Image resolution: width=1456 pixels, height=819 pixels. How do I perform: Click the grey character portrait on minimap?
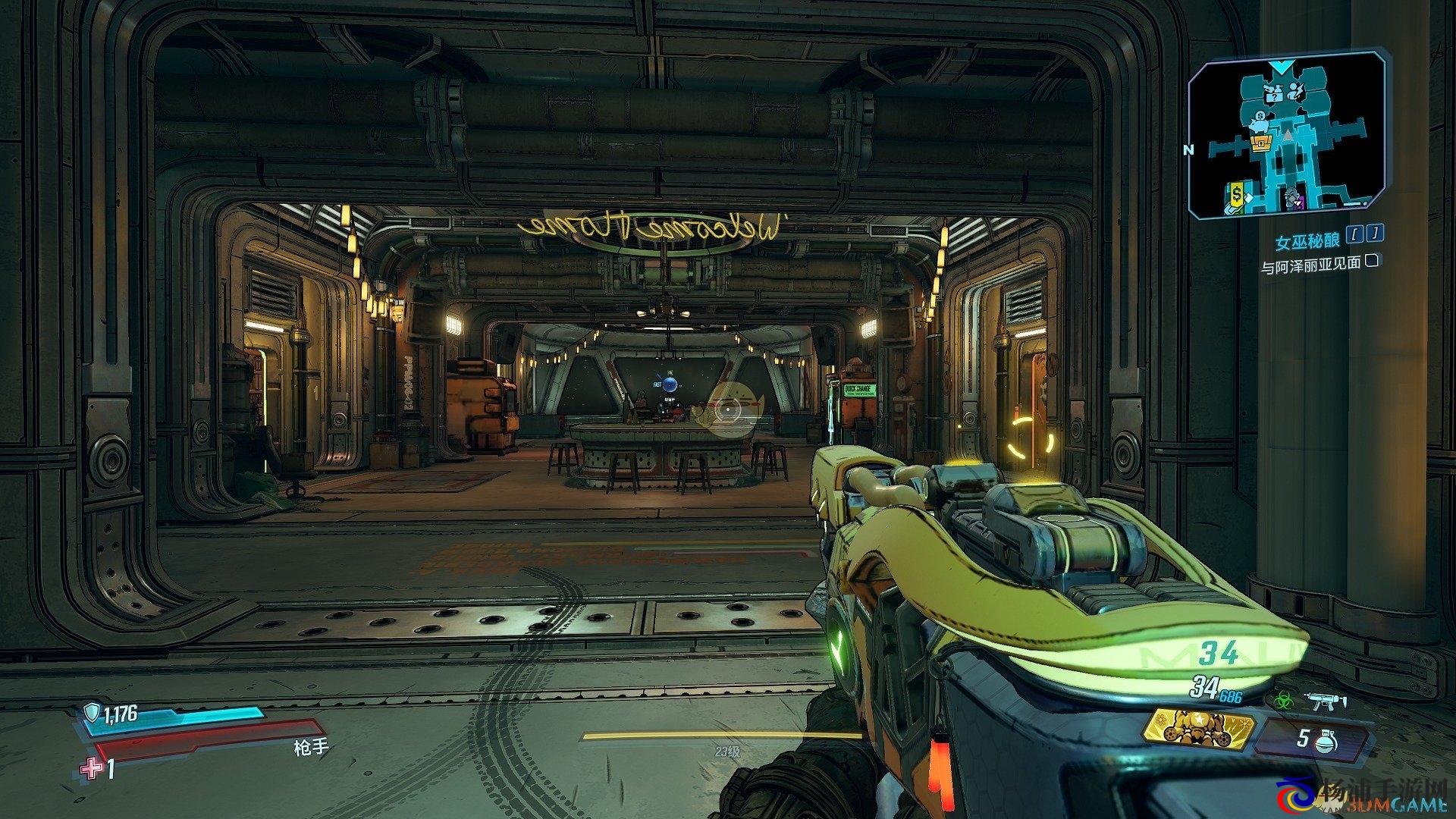pyautogui.click(x=1291, y=196)
